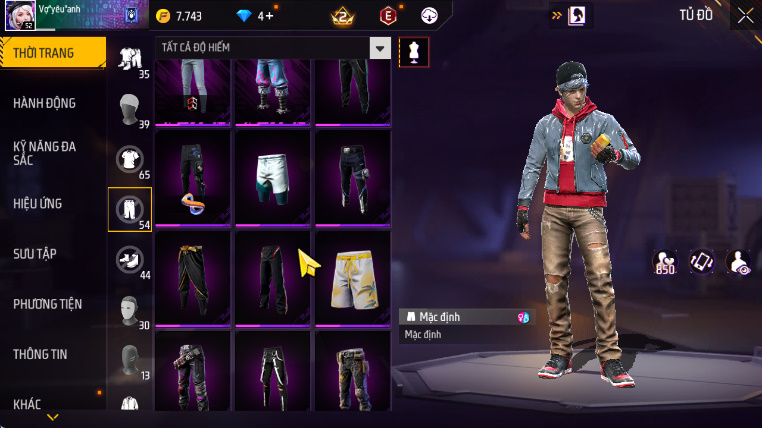The height and width of the screenshot is (428, 762).
Task: Click the mannequin preview icon beside the dropdown
Action: click(414, 52)
